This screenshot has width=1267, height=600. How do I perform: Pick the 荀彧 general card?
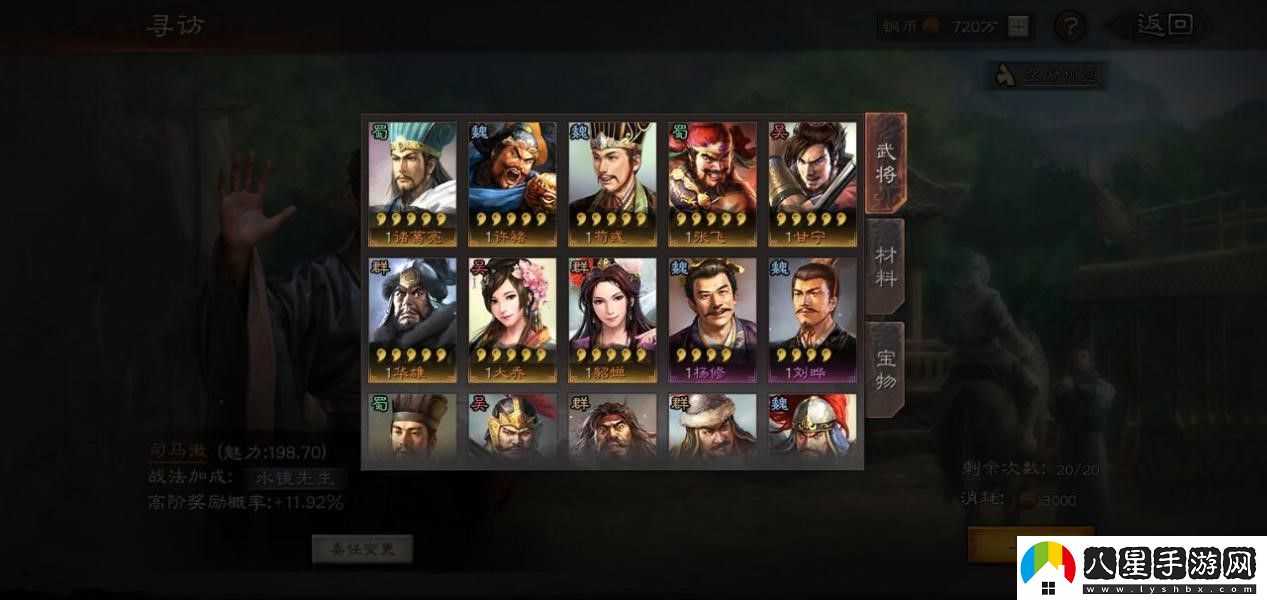(612, 184)
